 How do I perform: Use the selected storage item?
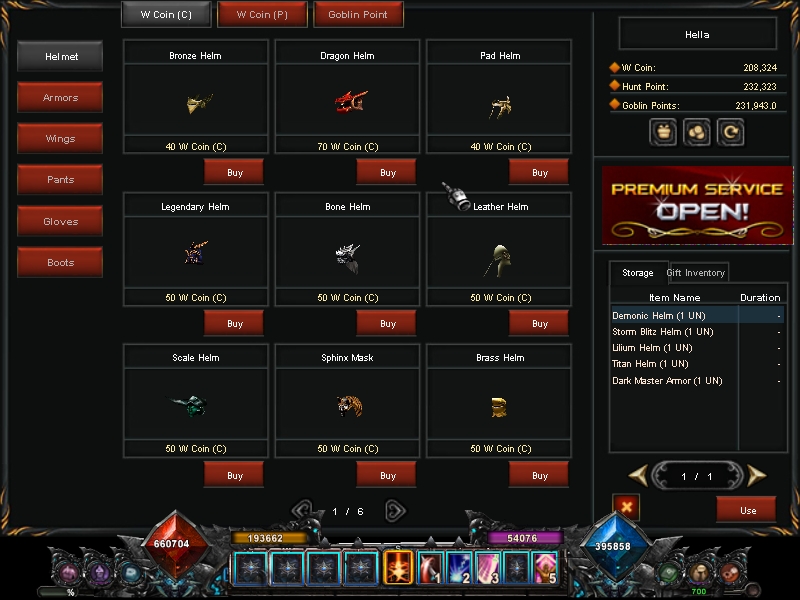[747, 510]
